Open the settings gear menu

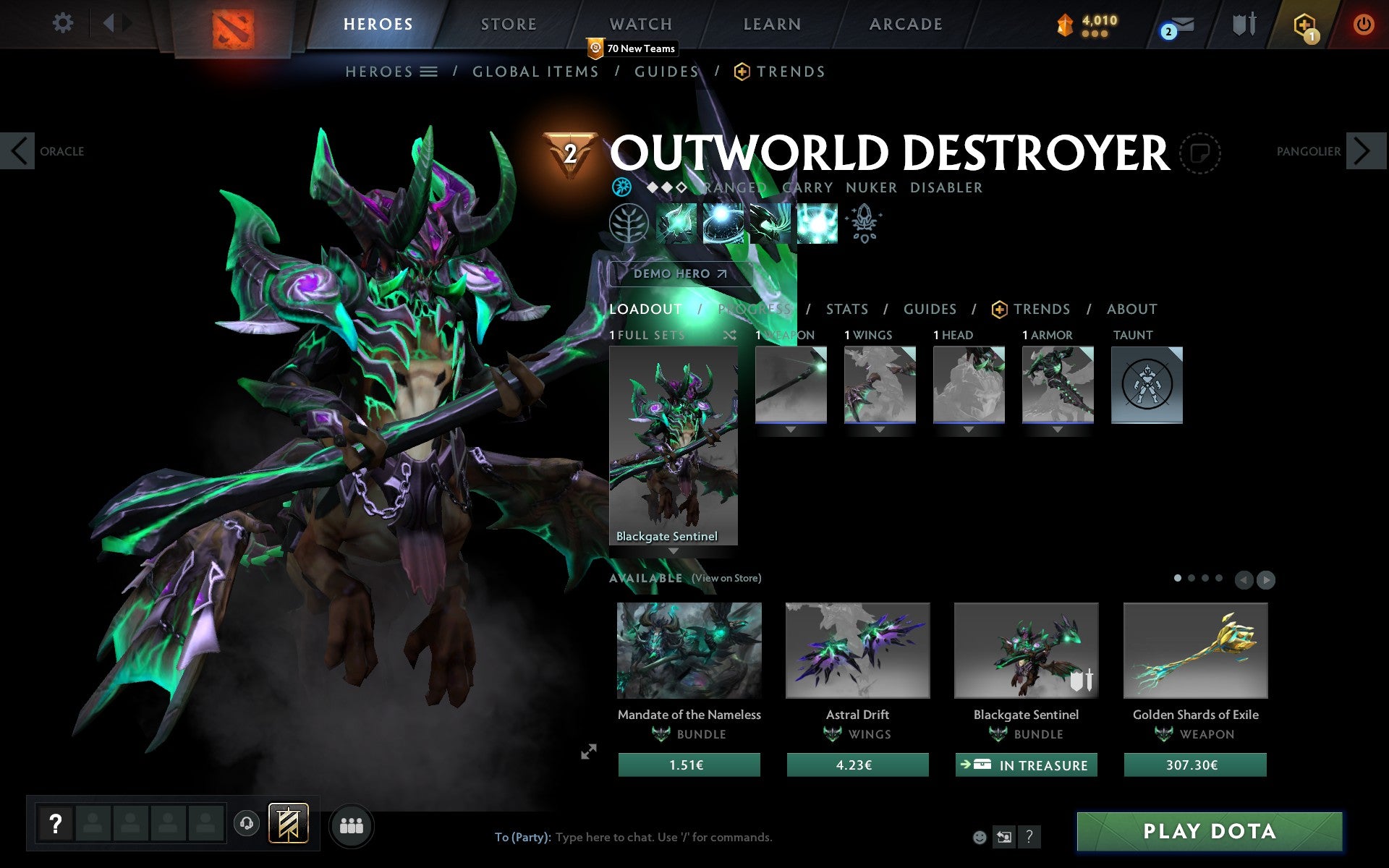pyautogui.click(x=64, y=23)
